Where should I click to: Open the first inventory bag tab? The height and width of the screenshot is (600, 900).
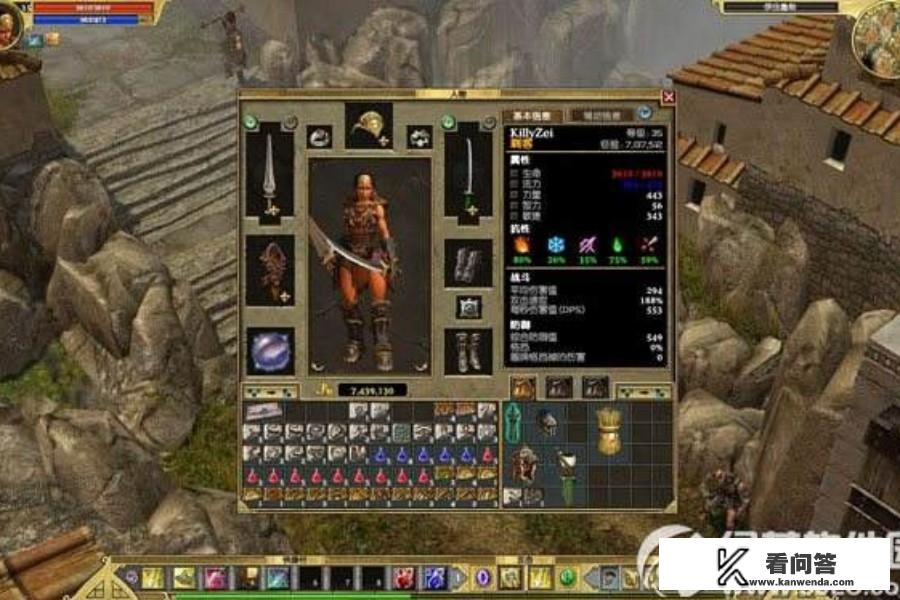[523, 387]
